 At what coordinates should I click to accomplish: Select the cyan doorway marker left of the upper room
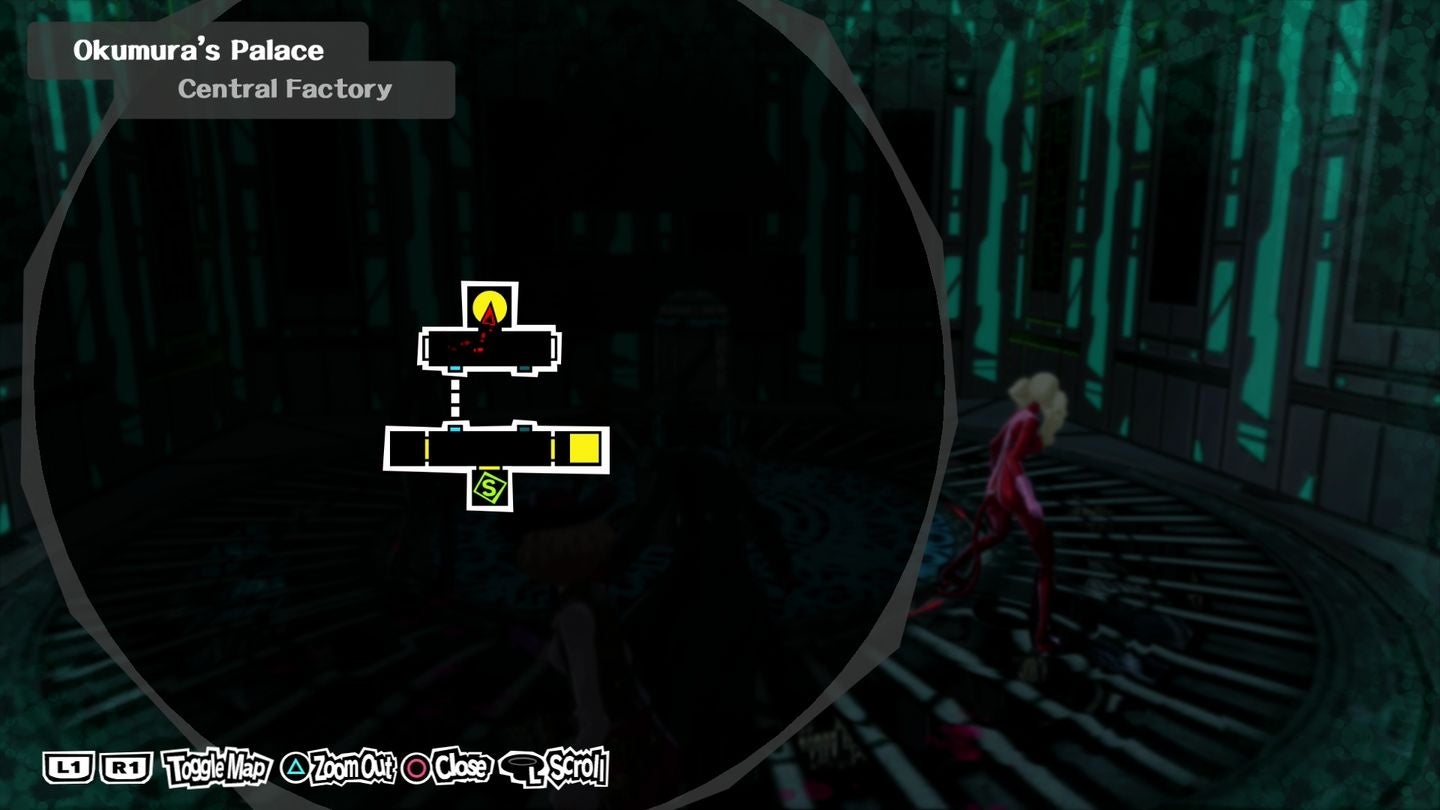pos(454,368)
